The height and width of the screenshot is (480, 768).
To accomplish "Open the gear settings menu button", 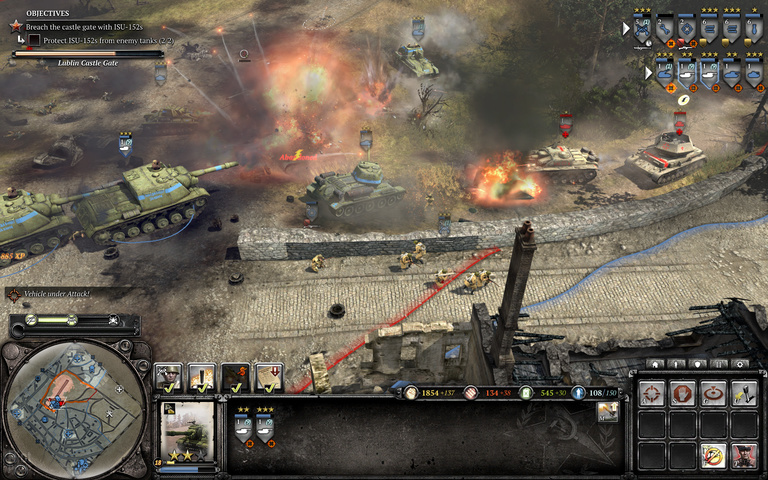I will click(740, 364).
